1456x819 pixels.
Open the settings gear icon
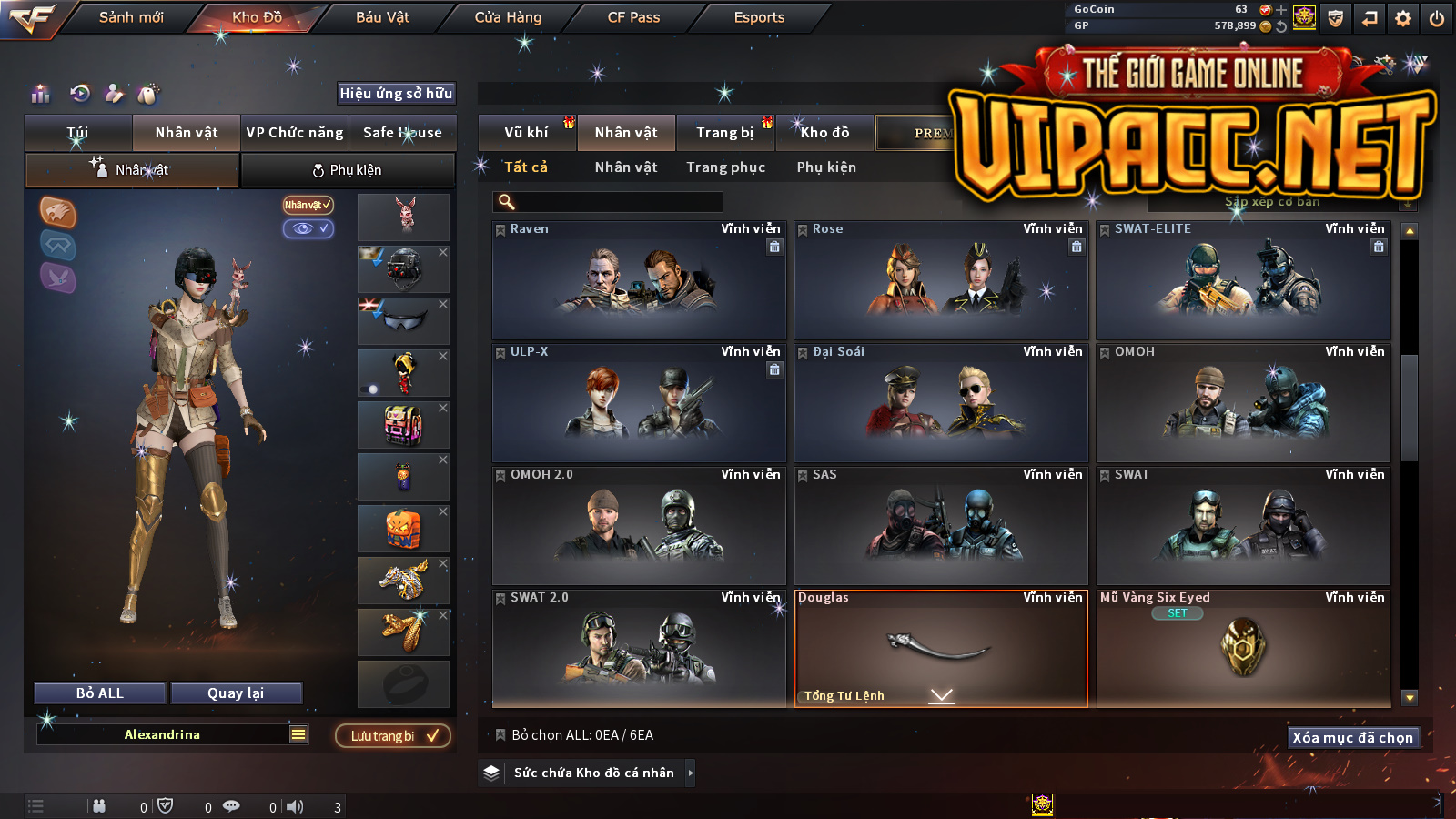tap(1403, 18)
